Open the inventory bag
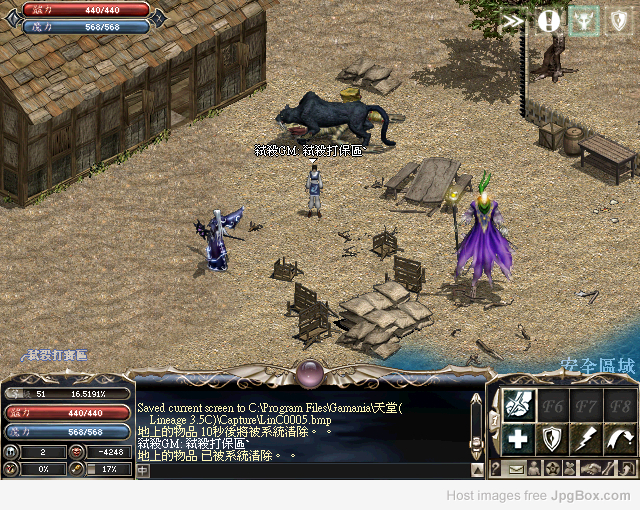This screenshot has height=510, width=640. tap(570, 468)
